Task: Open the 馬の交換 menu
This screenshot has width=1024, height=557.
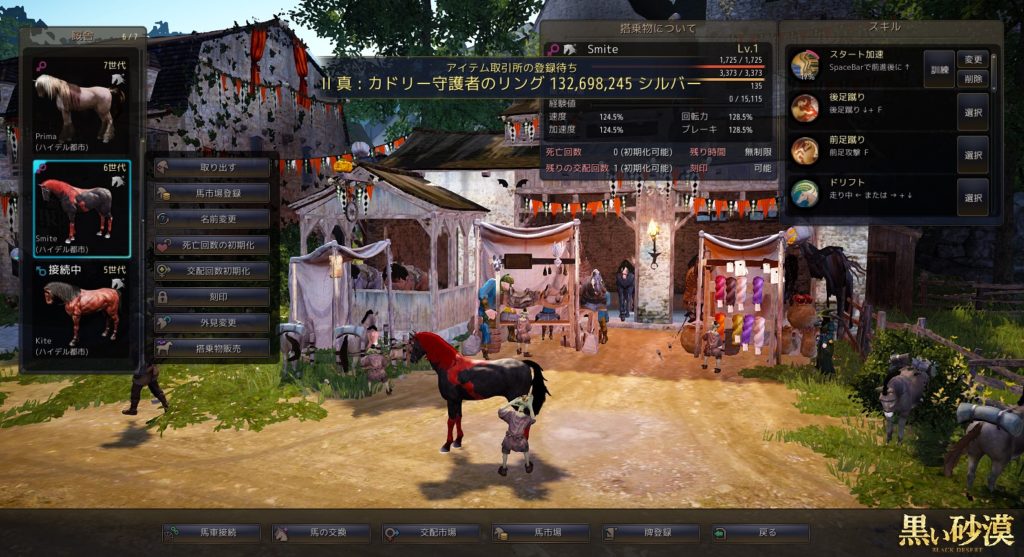Action: click(x=321, y=533)
